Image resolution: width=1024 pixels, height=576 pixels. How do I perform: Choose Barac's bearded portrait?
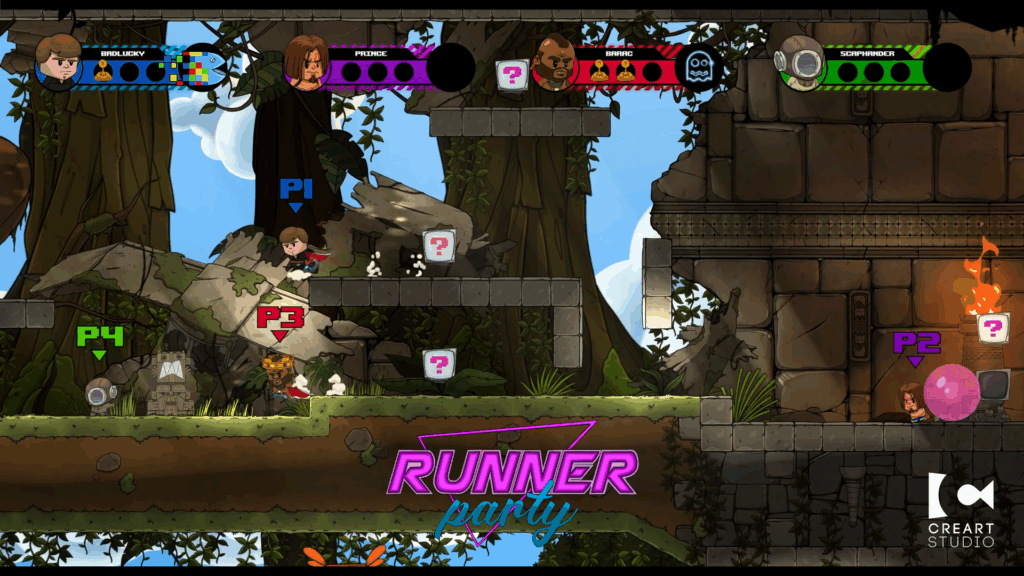[555, 64]
